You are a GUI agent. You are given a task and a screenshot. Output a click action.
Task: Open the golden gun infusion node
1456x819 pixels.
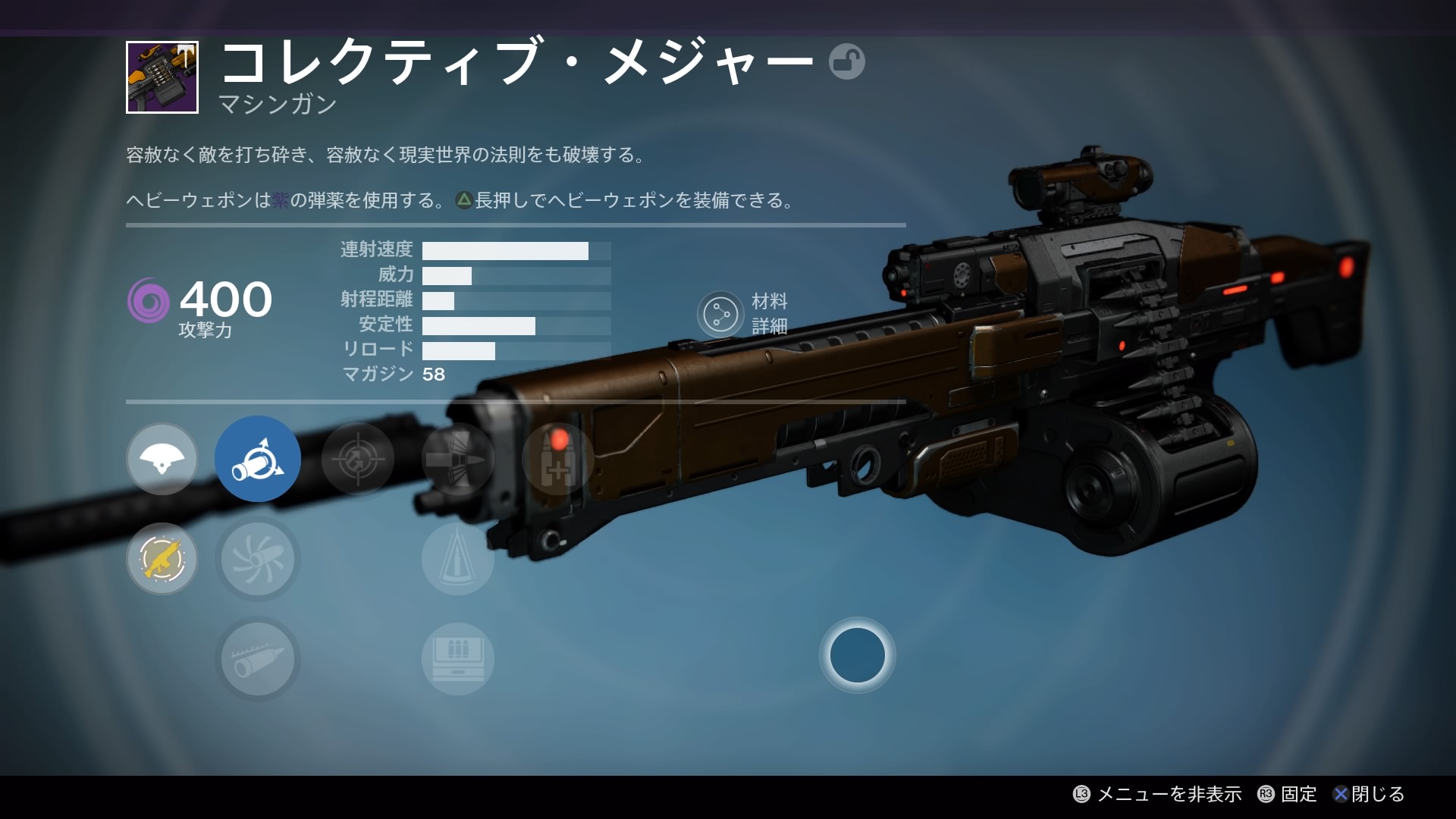tap(162, 559)
